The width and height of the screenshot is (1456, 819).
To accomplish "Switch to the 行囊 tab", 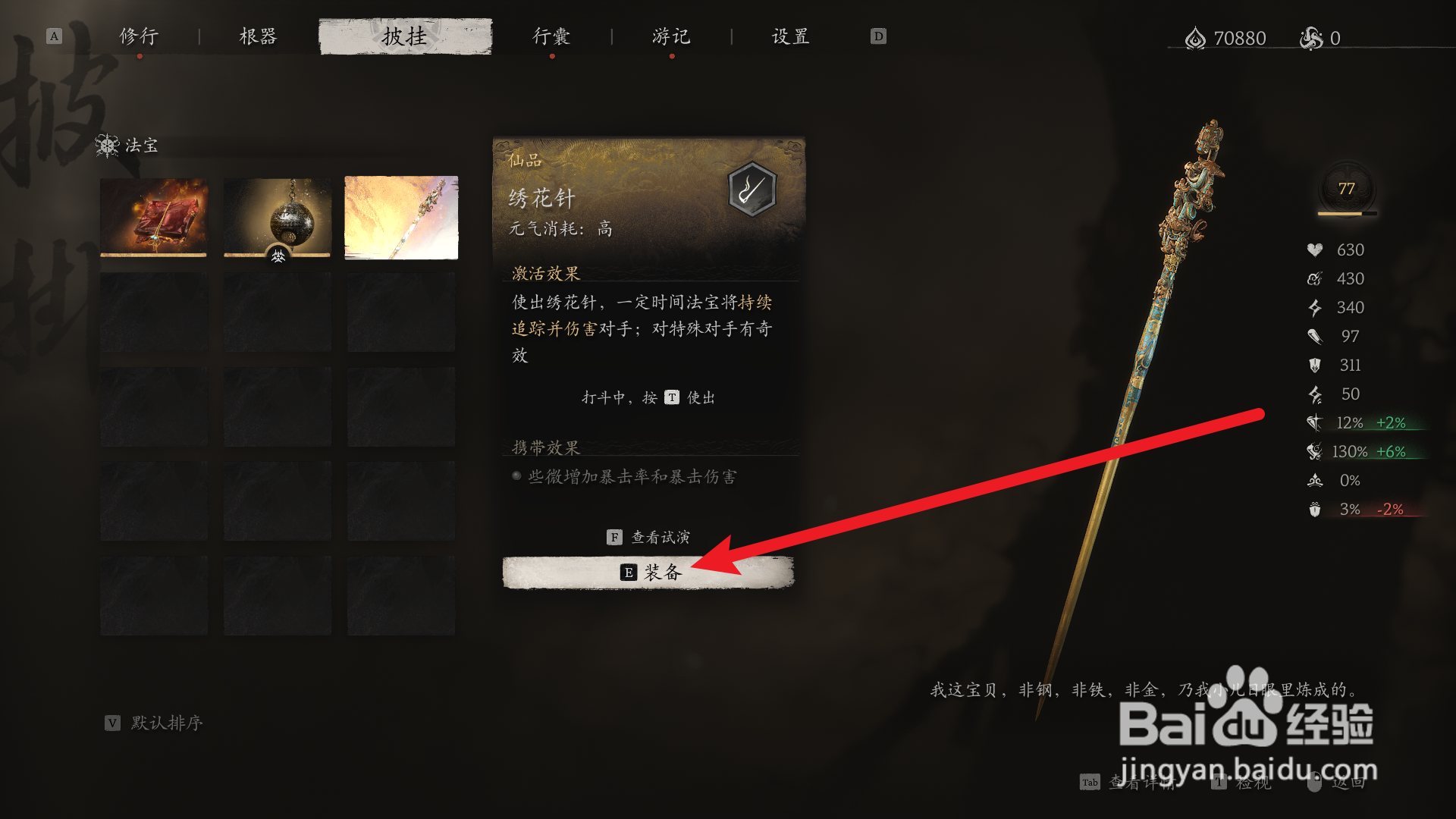I will tap(551, 36).
